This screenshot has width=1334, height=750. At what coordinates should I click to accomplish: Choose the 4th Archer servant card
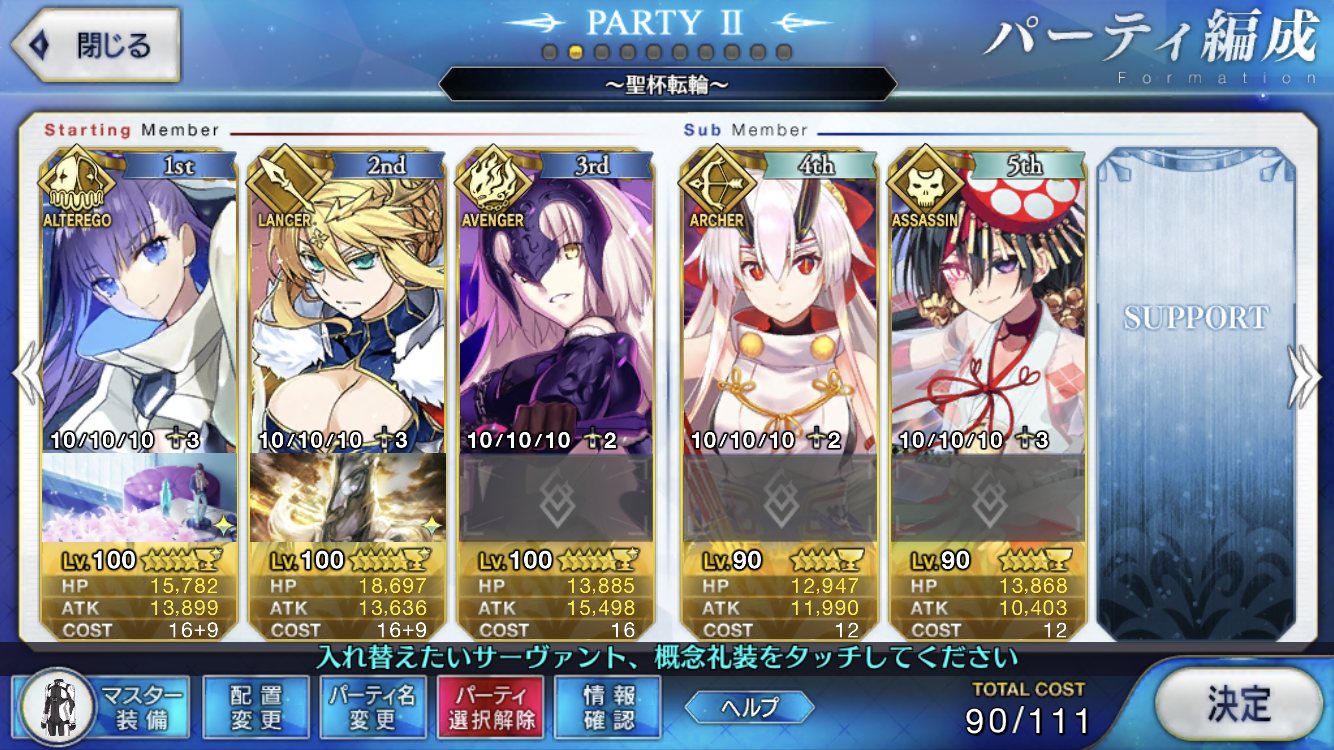coord(780,300)
